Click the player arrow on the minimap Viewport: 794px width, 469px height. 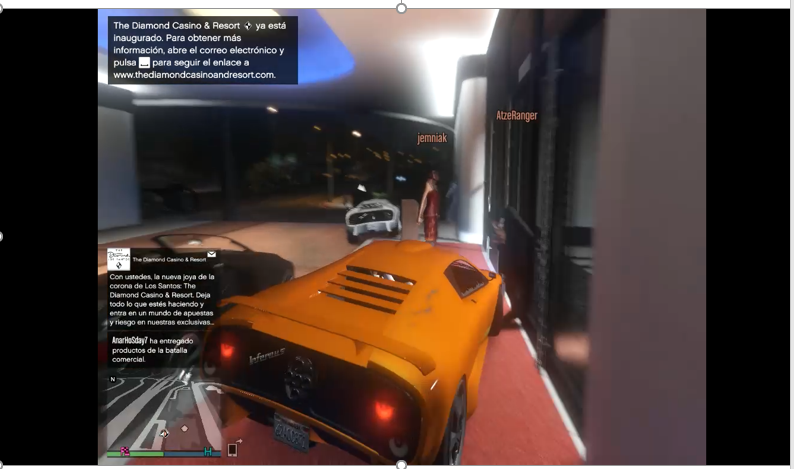click(x=163, y=433)
